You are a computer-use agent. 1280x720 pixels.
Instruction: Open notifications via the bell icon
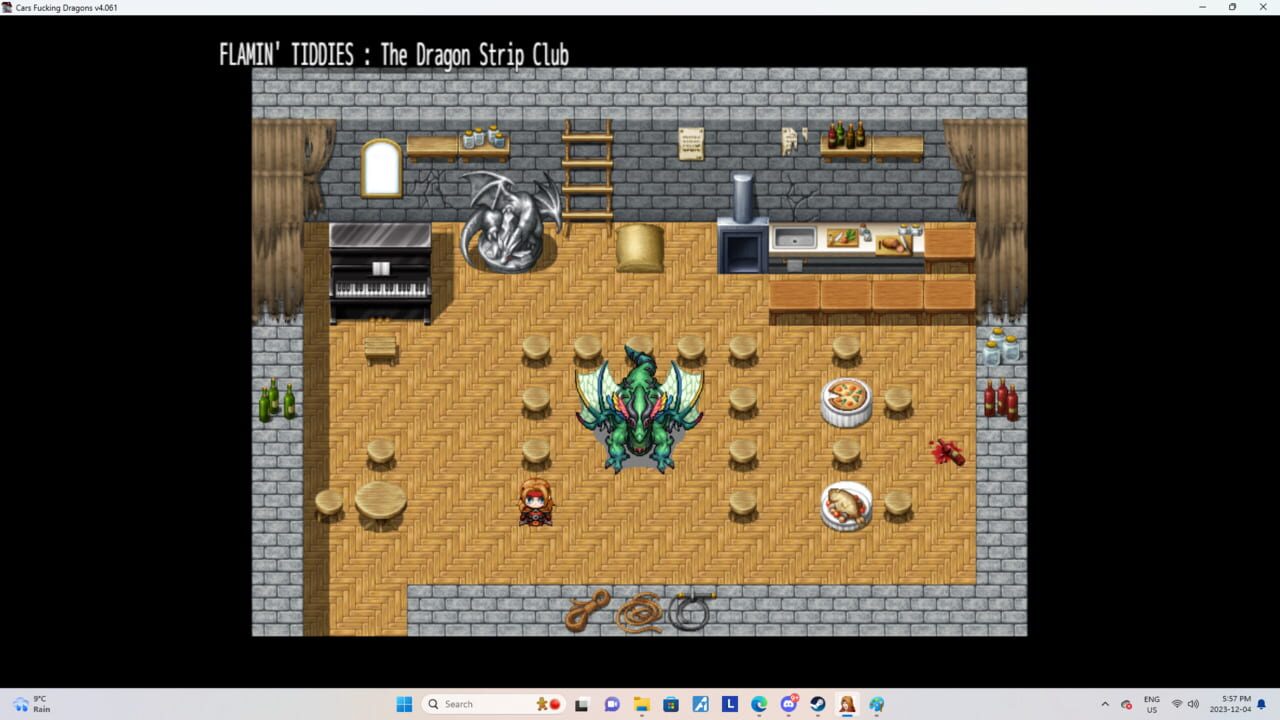(x=1261, y=703)
